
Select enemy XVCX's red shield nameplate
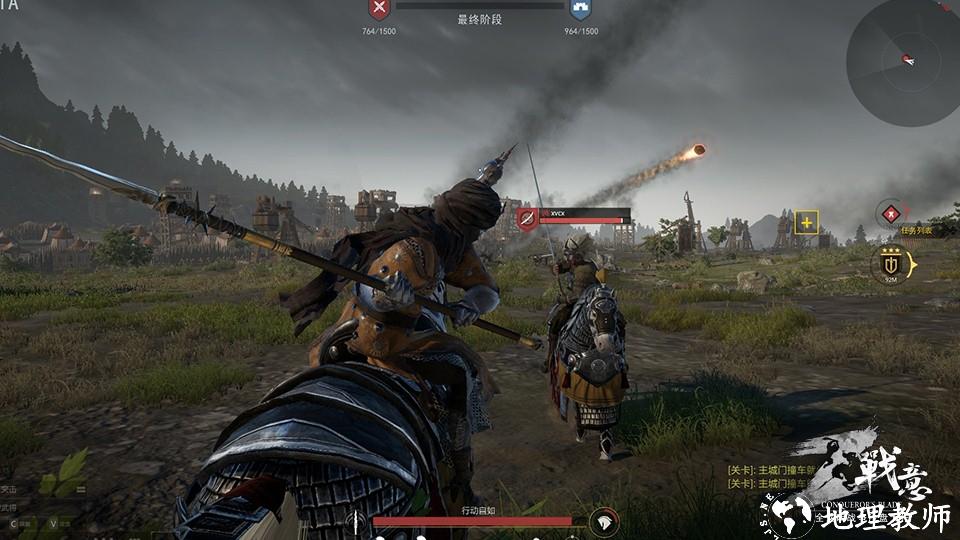(527, 217)
